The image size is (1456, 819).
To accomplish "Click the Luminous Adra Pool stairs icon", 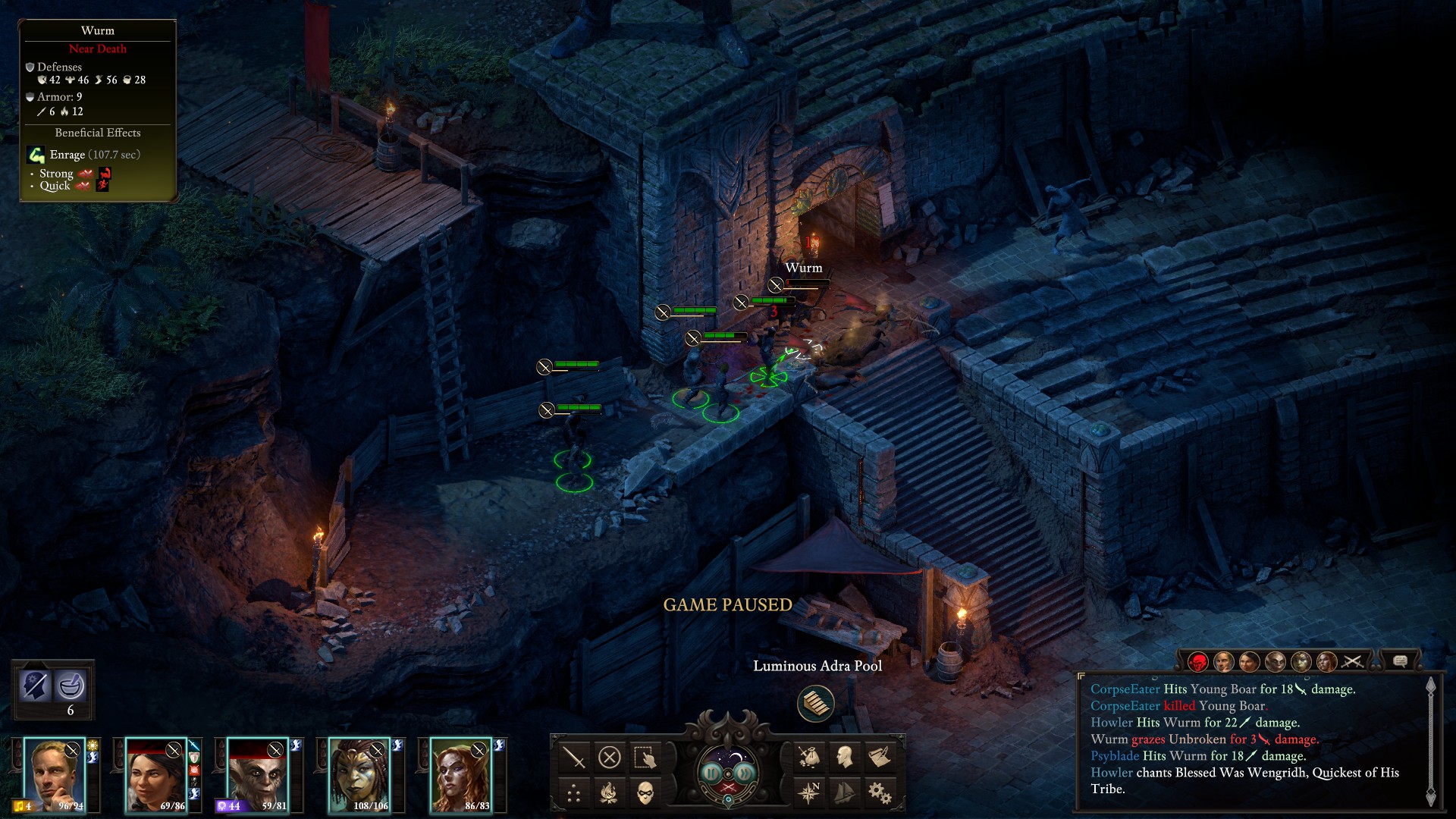I will (x=816, y=703).
